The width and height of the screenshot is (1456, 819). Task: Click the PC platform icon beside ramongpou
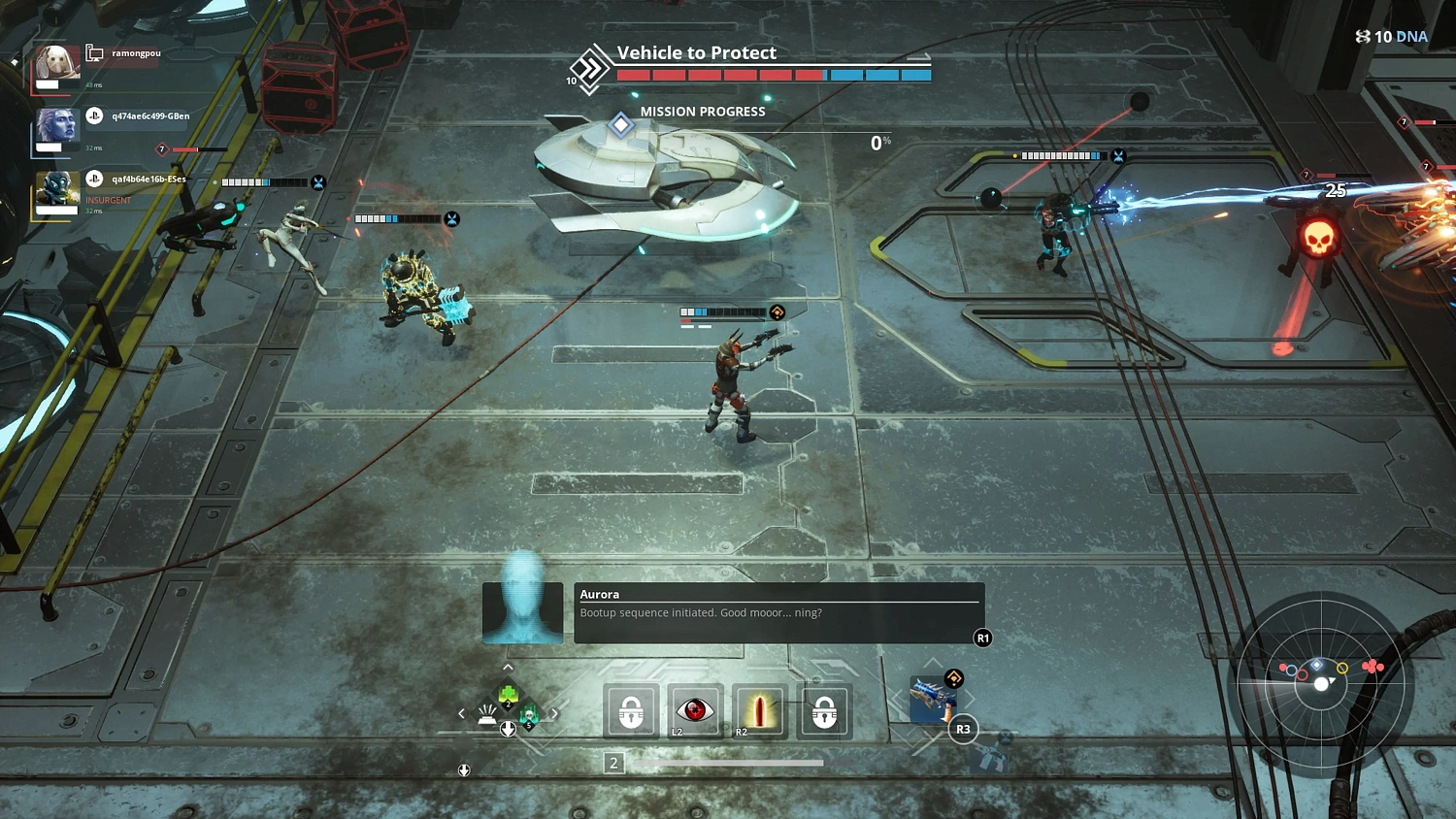click(94, 51)
